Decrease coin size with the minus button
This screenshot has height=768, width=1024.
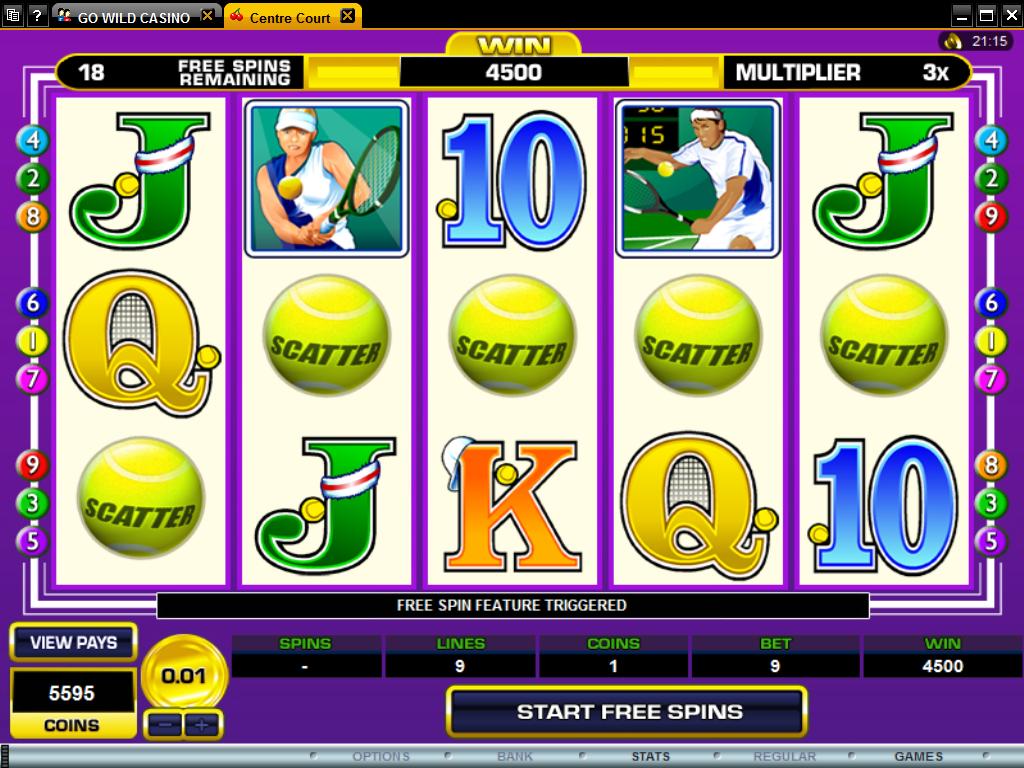tap(164, 724)
